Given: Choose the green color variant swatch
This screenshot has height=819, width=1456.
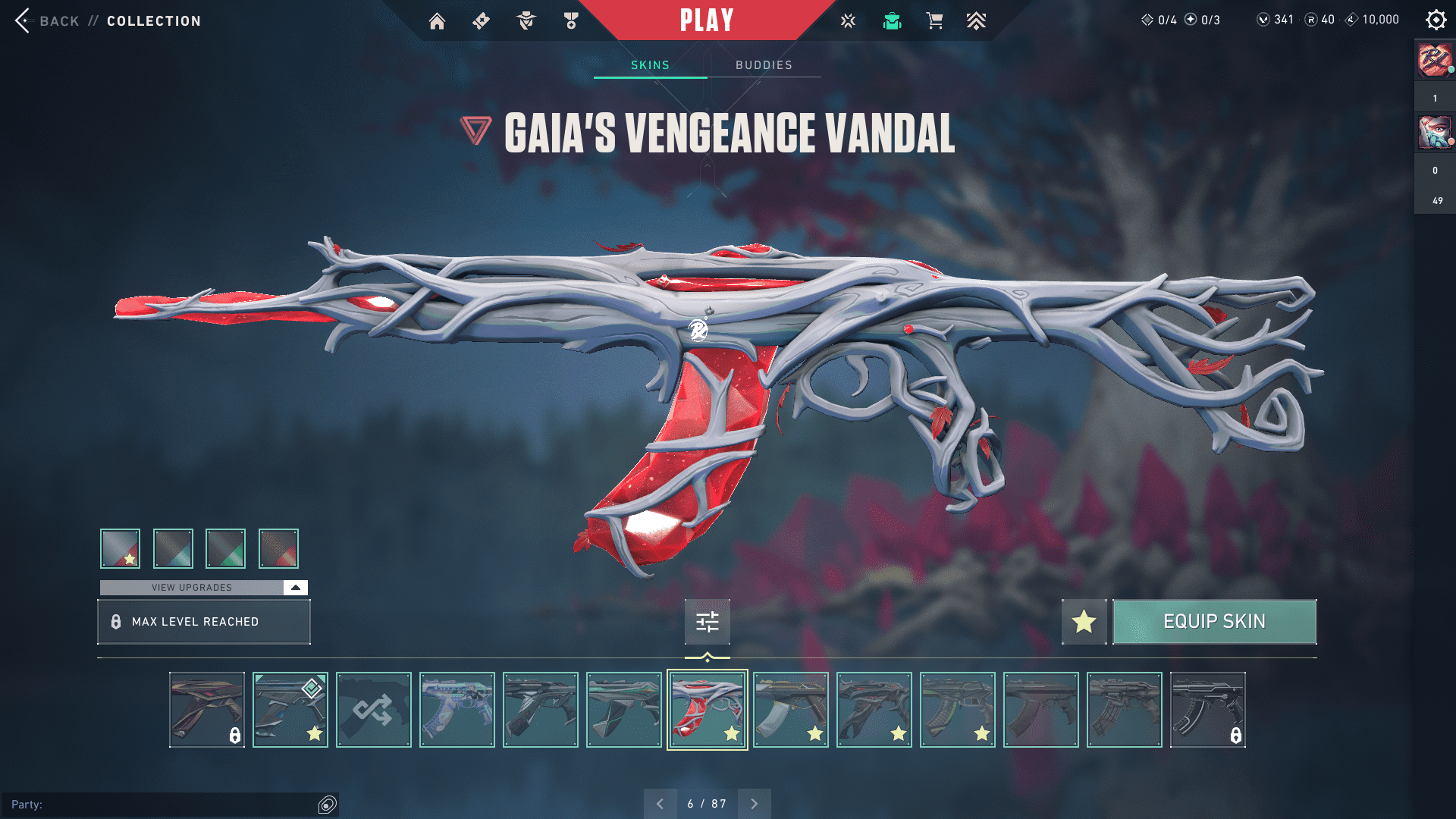Looking at the screenshot, I should [225, 548].
